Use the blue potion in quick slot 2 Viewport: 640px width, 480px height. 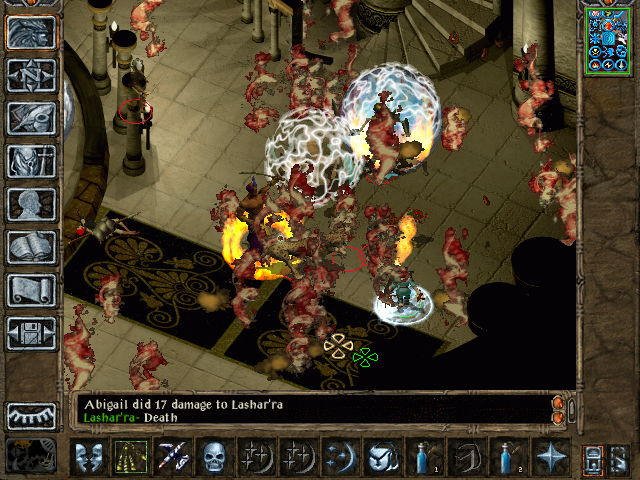[510, 457]
